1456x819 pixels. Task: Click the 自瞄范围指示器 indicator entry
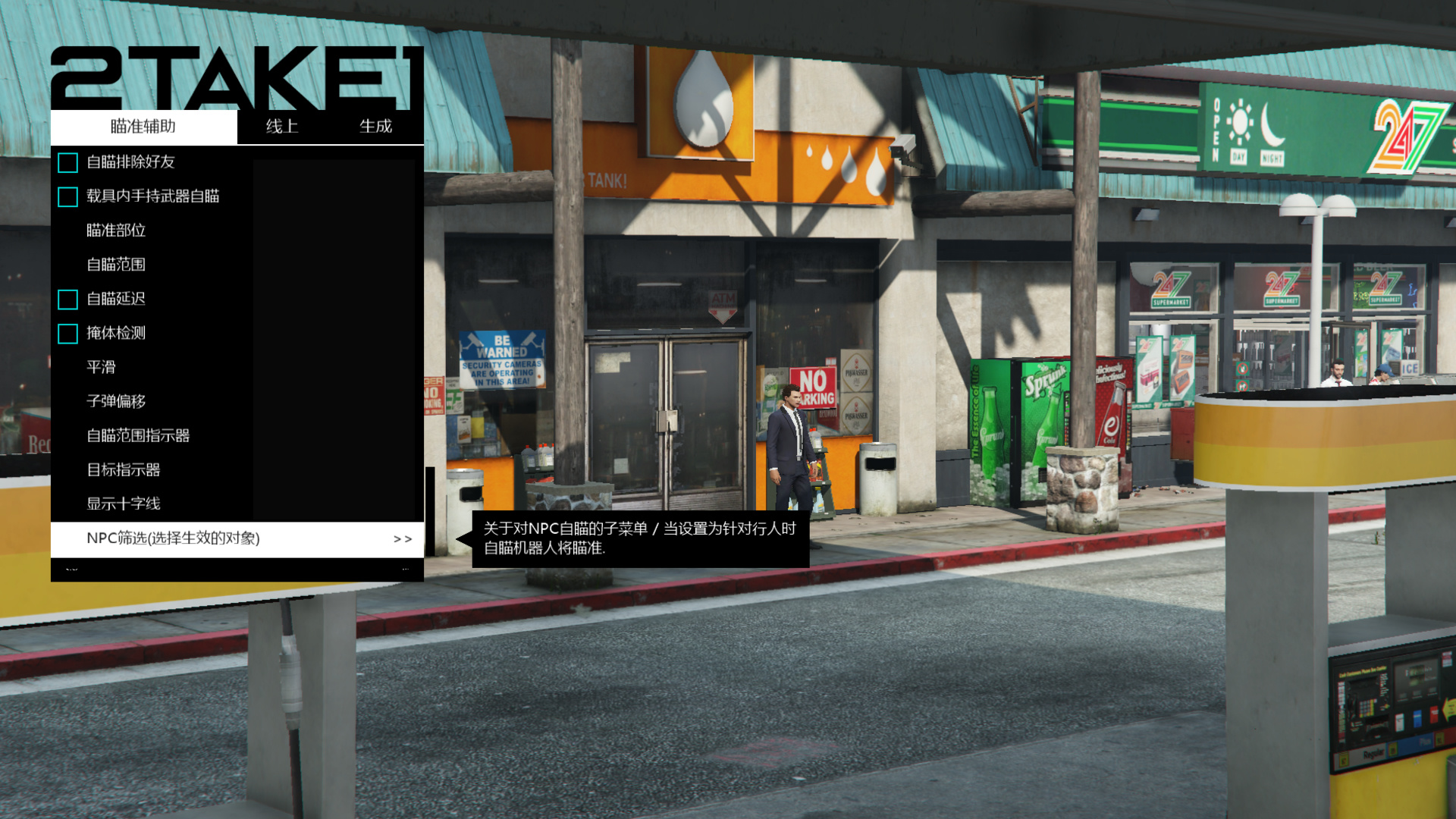[x=140, y=435]
